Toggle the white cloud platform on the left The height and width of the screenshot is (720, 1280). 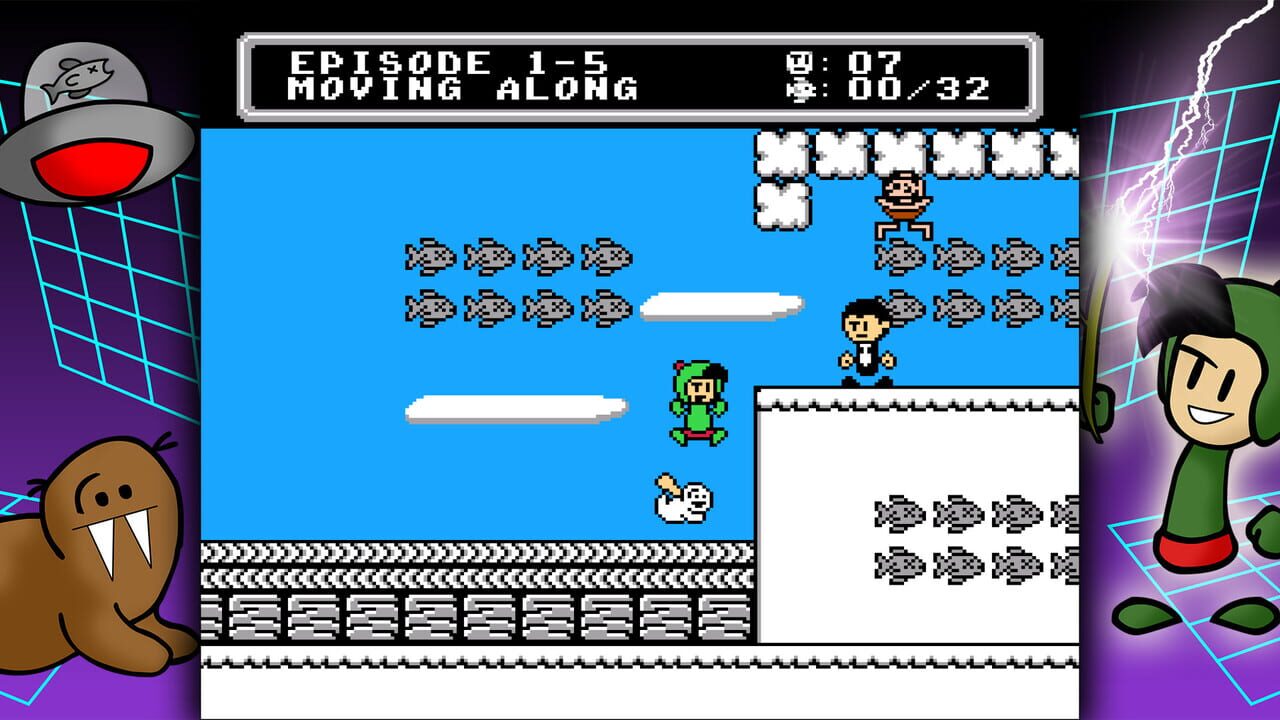[510, 407]
